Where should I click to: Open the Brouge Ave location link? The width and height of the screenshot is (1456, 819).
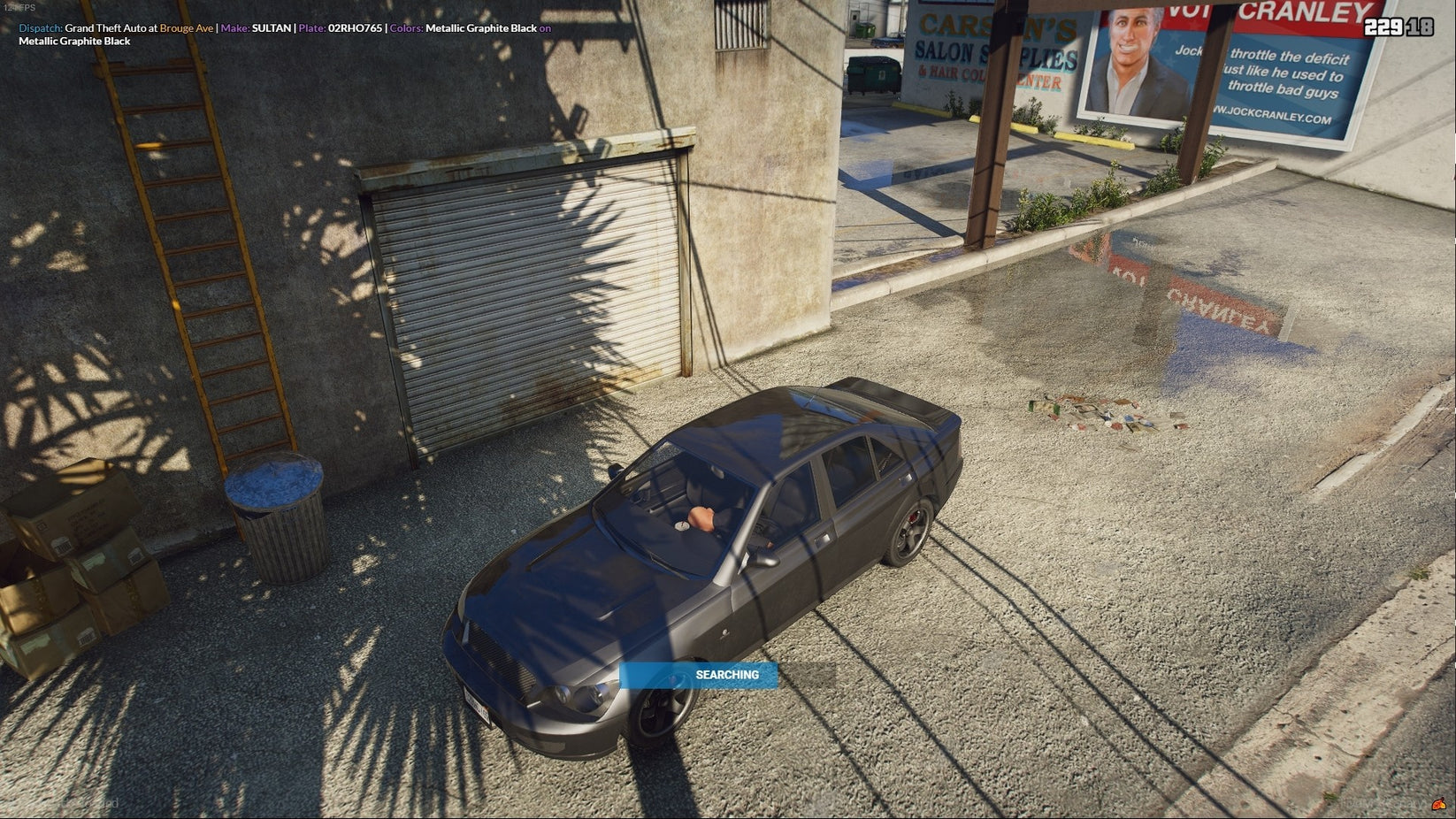[x=186, y=27]
